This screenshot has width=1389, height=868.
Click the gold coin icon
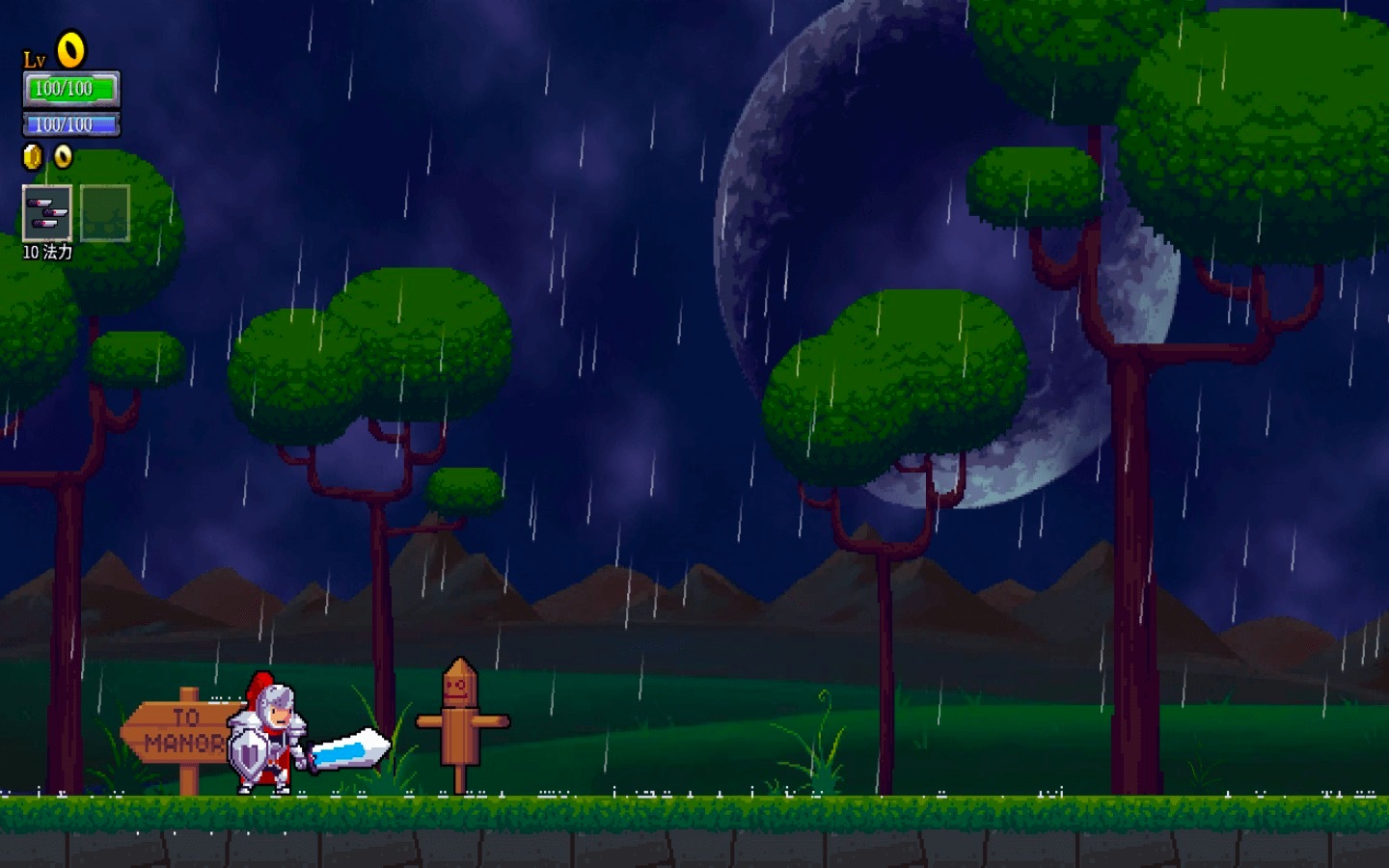tap(33, 156)
